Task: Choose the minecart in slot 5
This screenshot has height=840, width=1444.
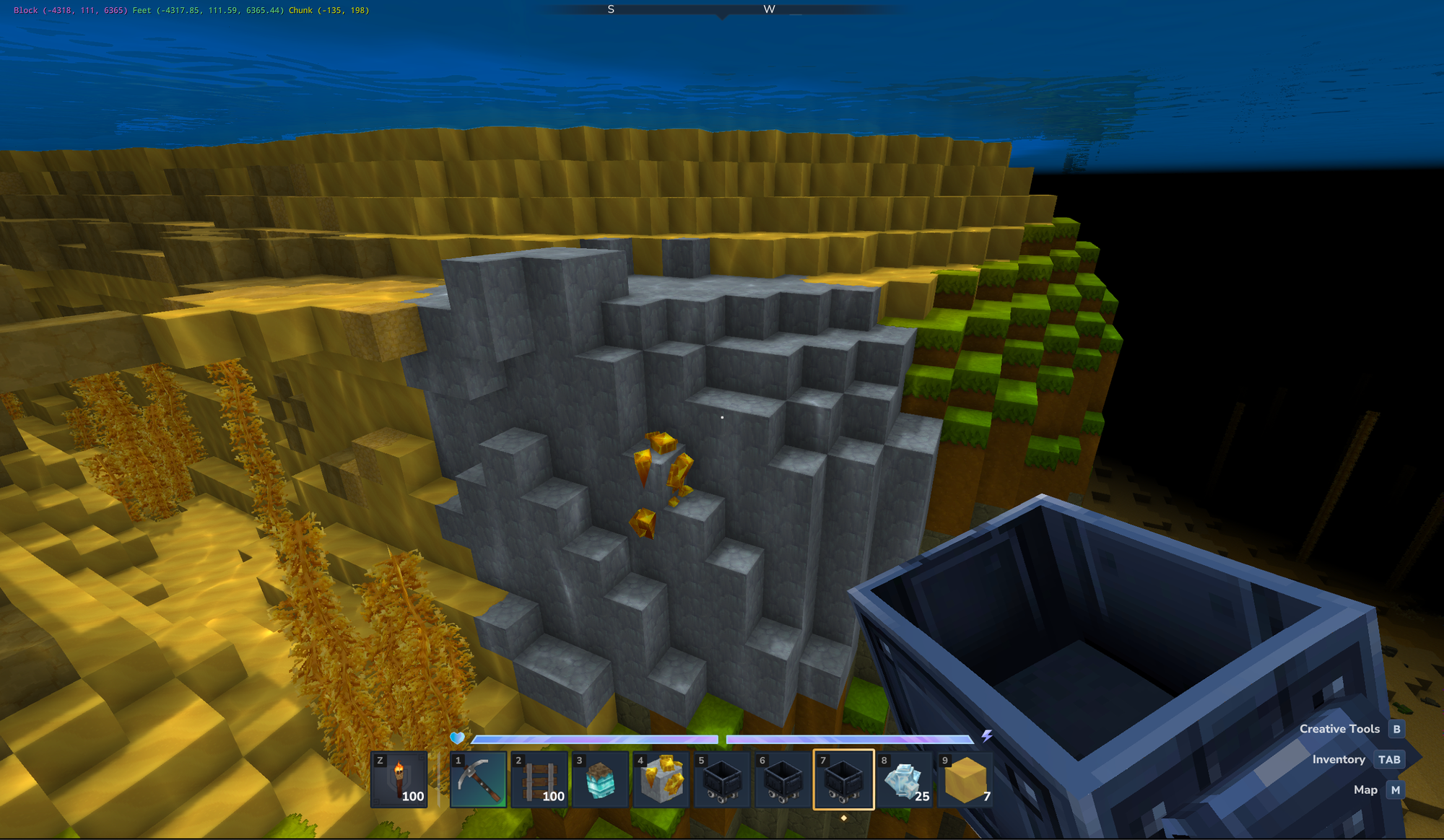Action: 722,779
